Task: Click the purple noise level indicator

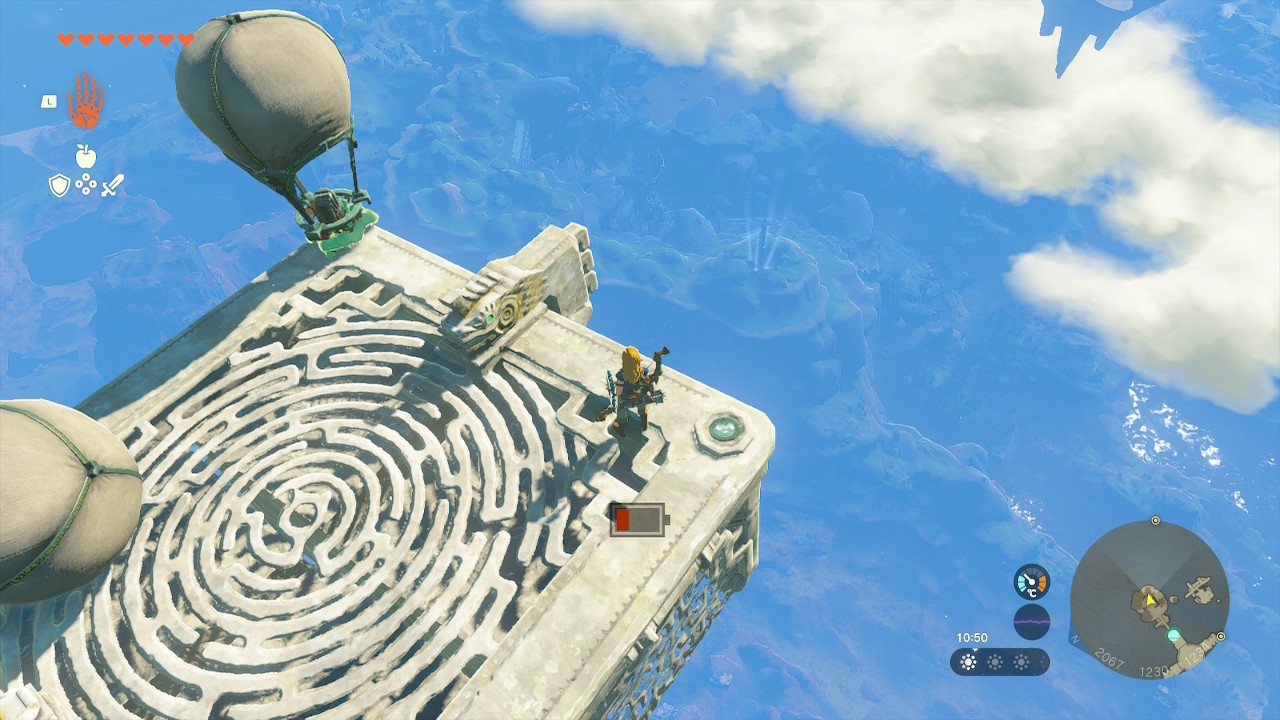Action: pyautogui.click(x=1031, y=621)
